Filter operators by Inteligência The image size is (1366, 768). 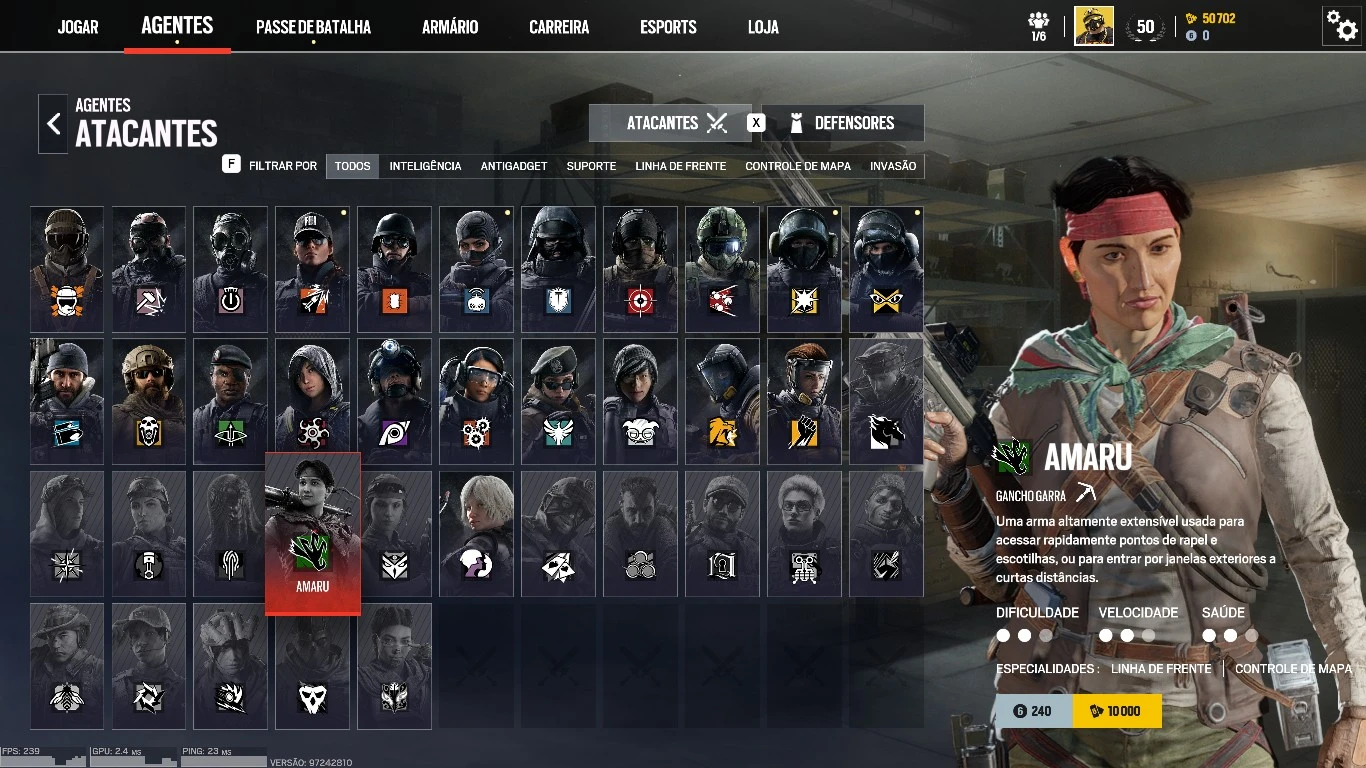[x=425, y=166]
